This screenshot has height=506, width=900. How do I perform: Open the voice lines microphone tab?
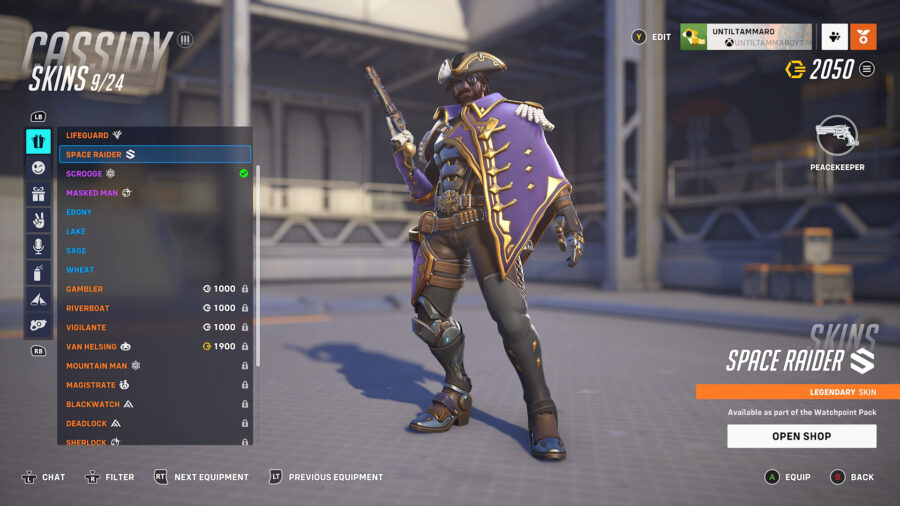[38, 246]
